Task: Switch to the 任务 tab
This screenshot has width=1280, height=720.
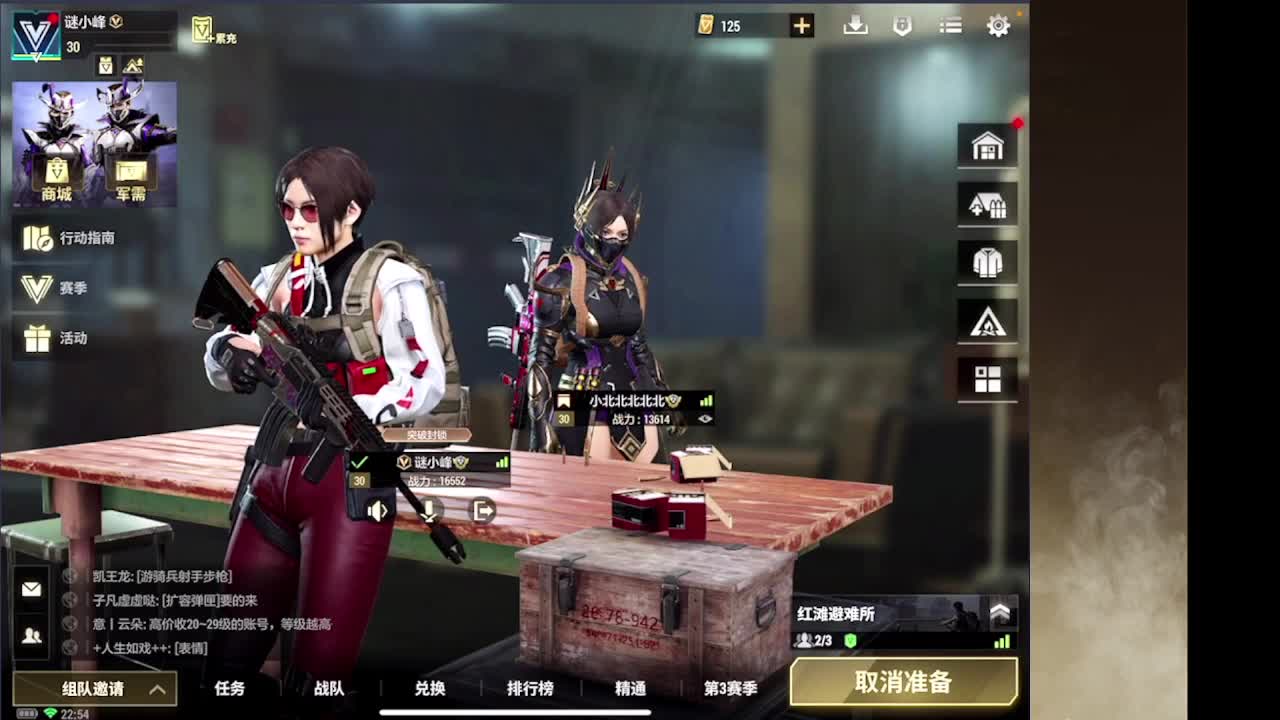Action: coord(230,689)
